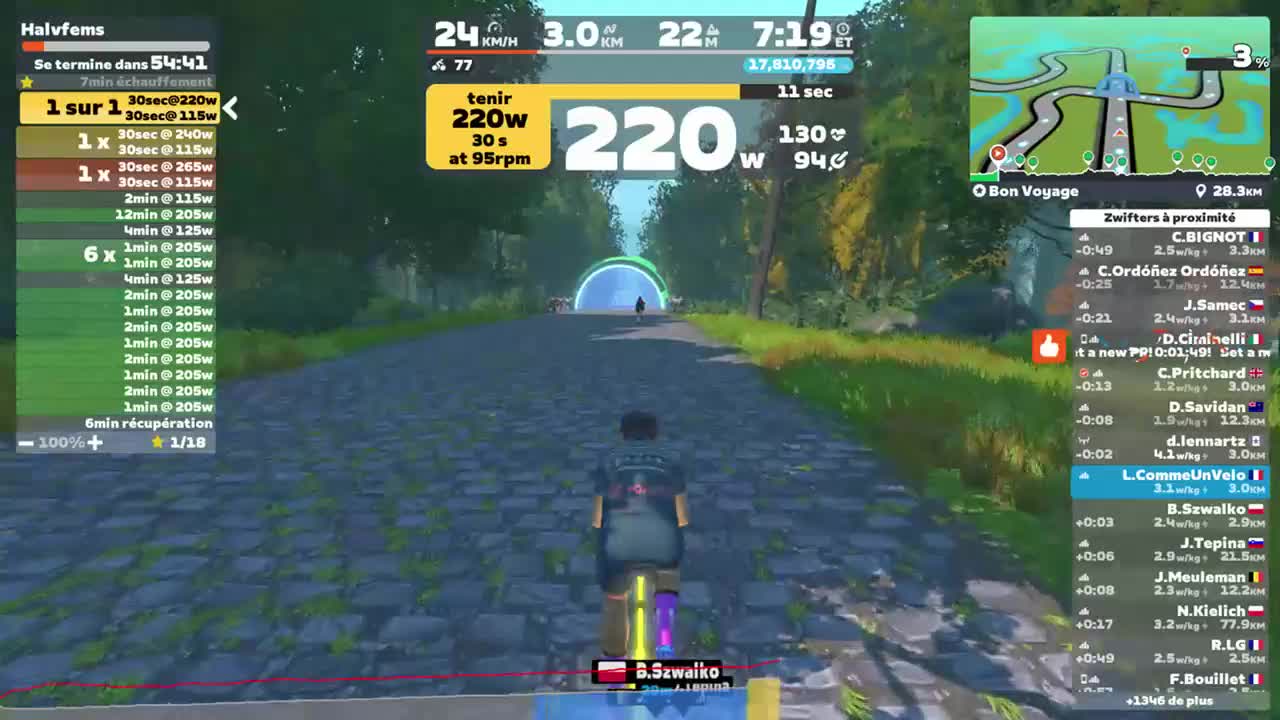Click the crank icon beside cadence 77

437,67
